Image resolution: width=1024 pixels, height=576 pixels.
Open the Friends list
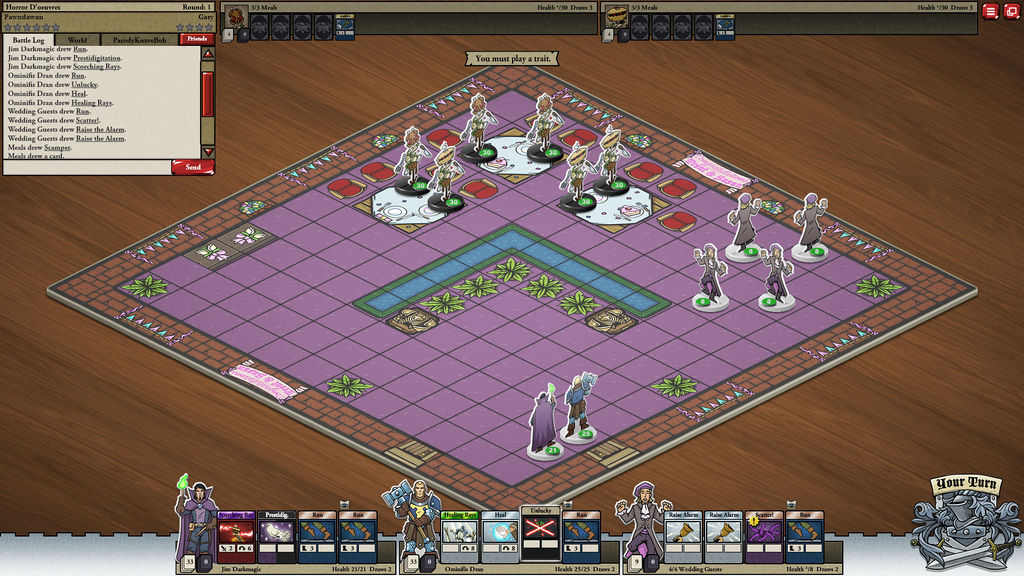(x=196, y=39)
